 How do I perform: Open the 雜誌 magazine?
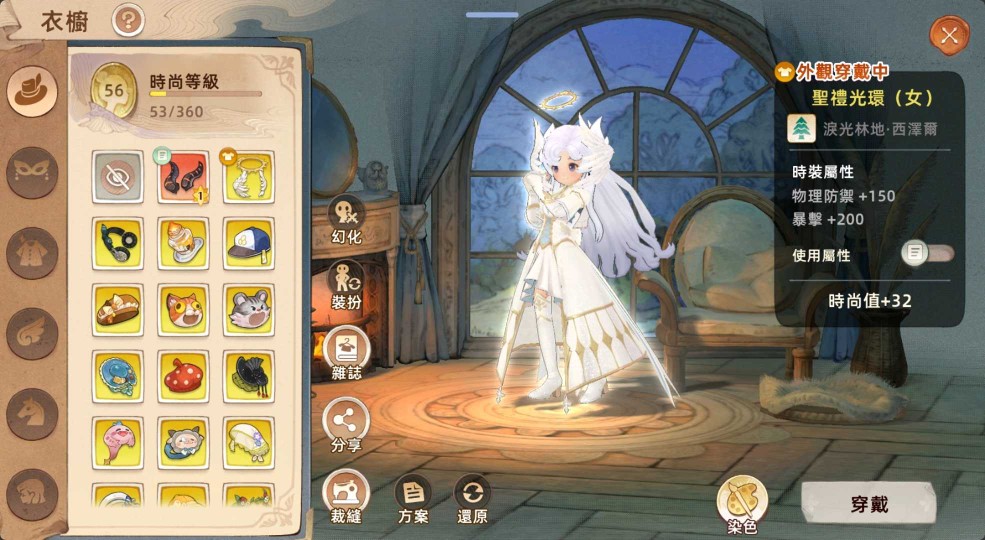coord(346,355)
